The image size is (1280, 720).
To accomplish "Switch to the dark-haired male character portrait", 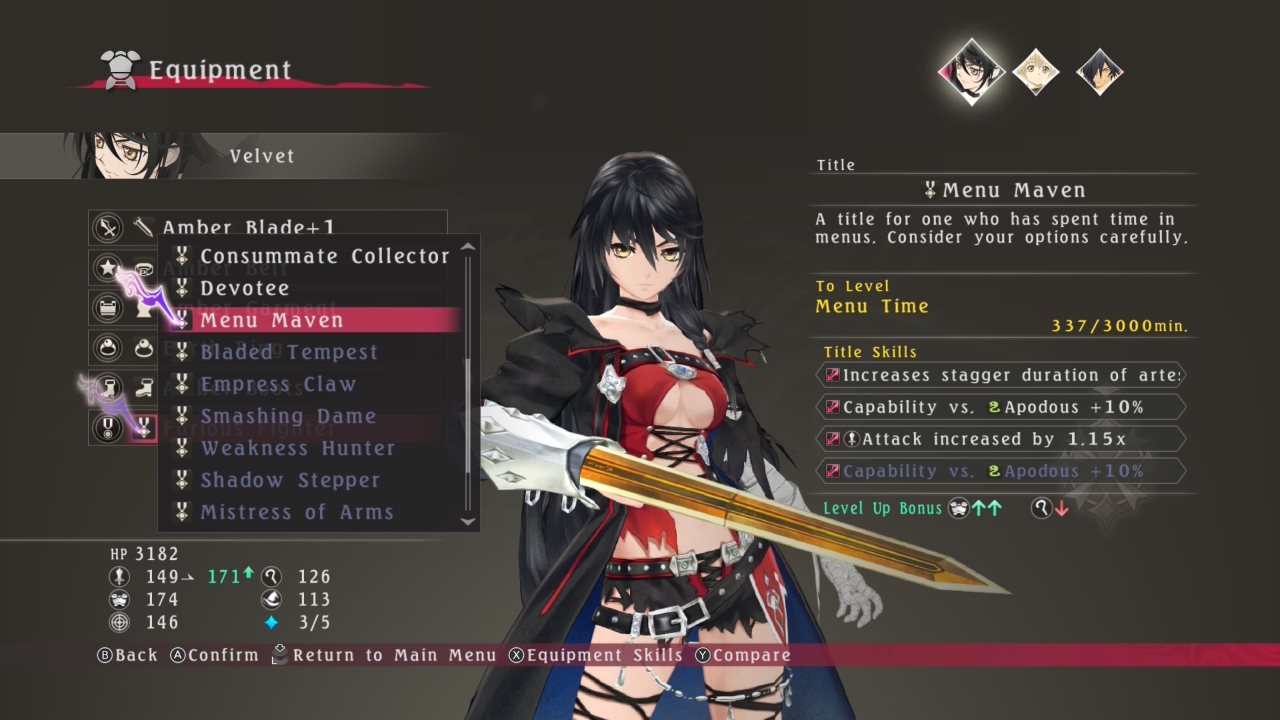I will [1099, 71].
